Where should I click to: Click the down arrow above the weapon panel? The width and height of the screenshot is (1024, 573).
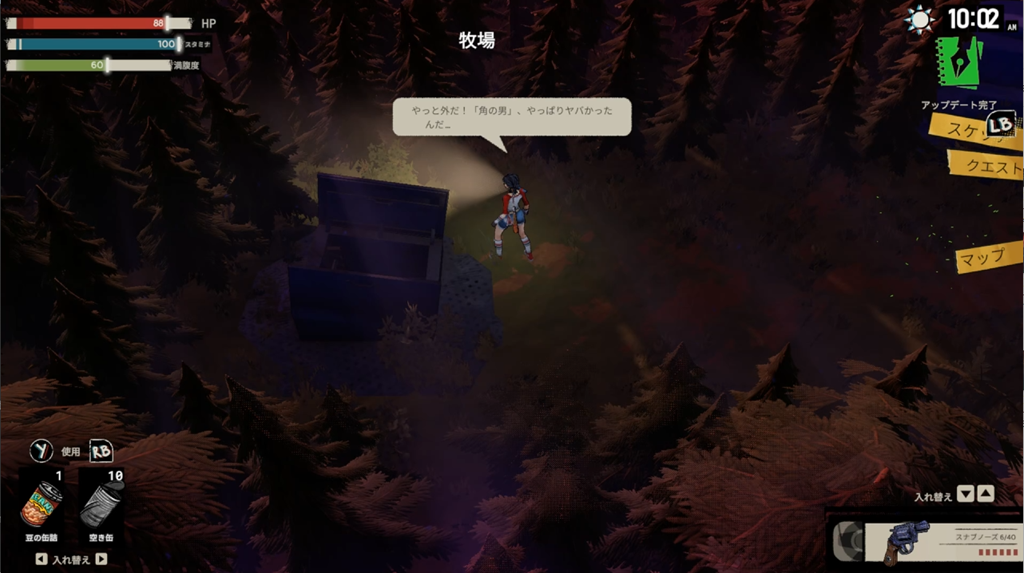(x=965, y=493)
